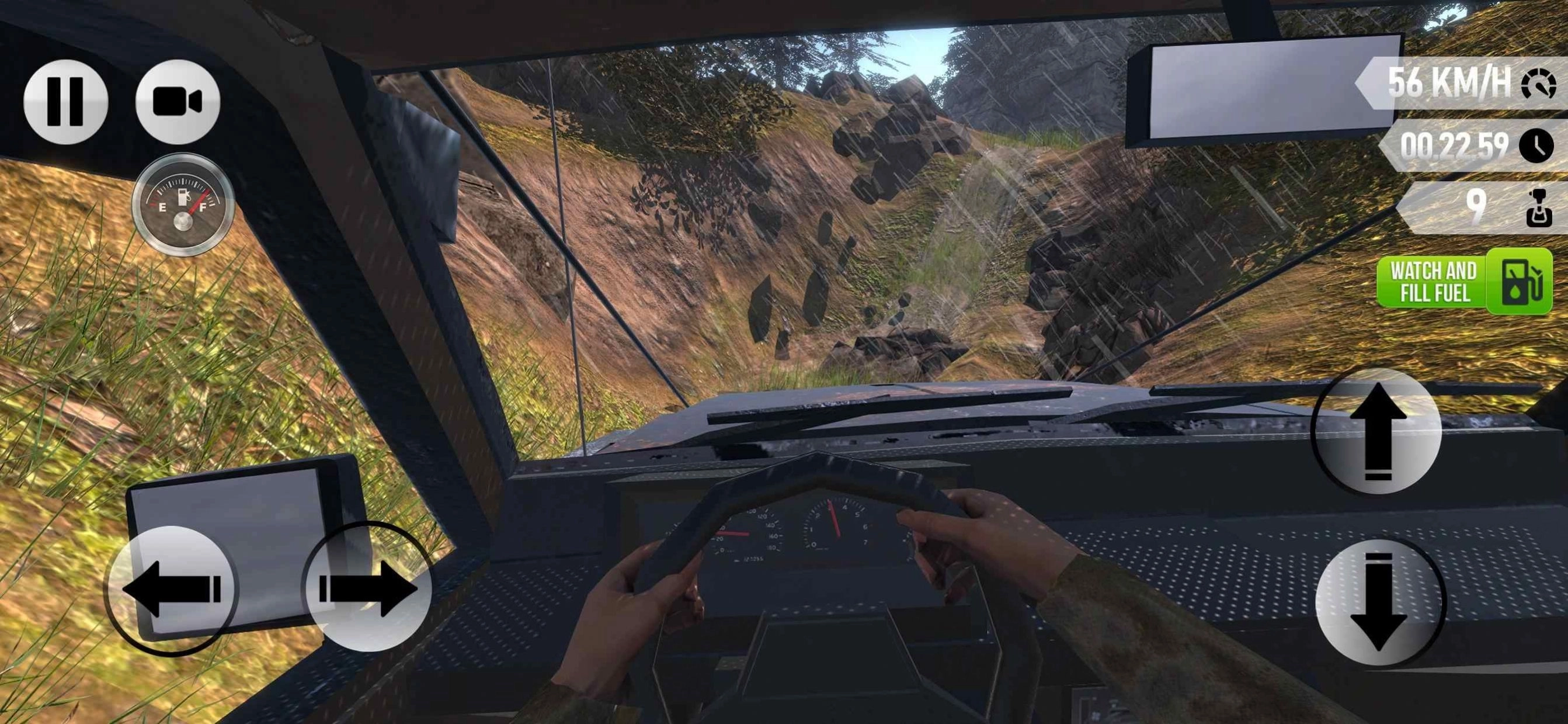Image resolution: width=1568 pixels, height=724 pixels.
Task: Accelerate with the up arrow
Action: pos(1377,431)
